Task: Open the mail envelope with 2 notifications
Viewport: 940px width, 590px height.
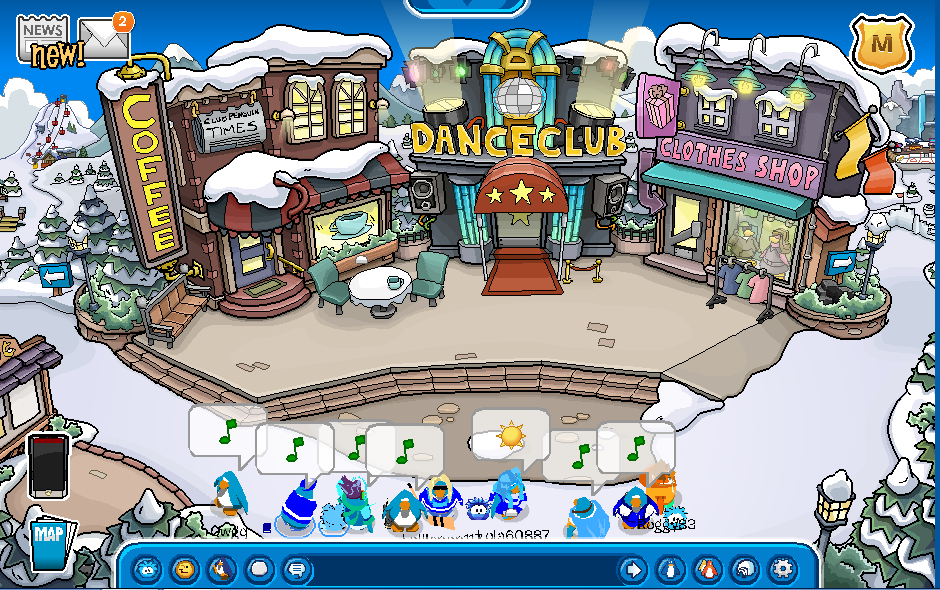Action: (104, 39)
